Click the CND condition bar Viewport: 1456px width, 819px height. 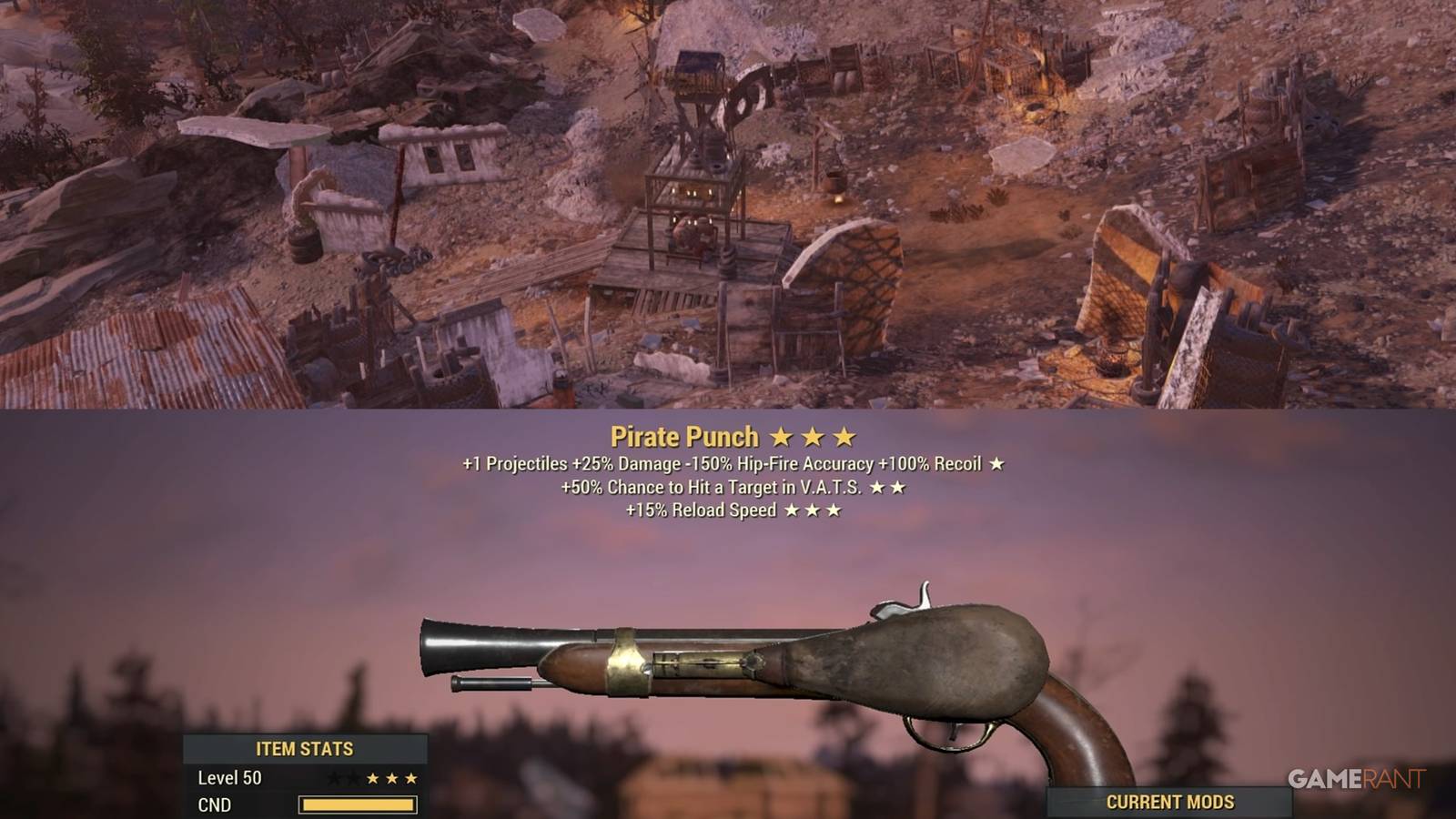tap(359, 804)
